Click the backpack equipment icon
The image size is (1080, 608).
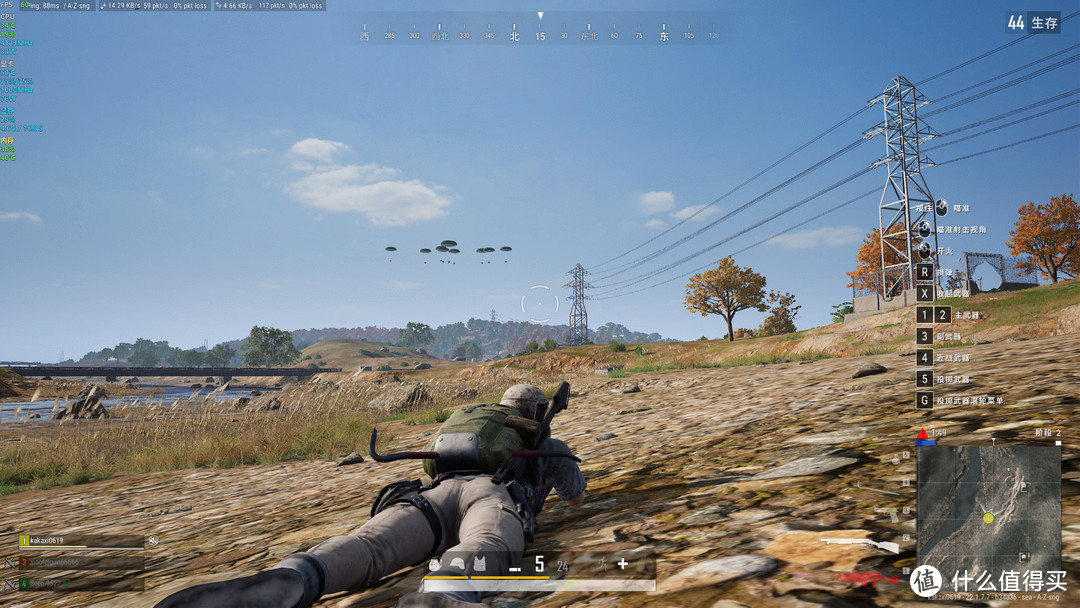tap(436, 564)
